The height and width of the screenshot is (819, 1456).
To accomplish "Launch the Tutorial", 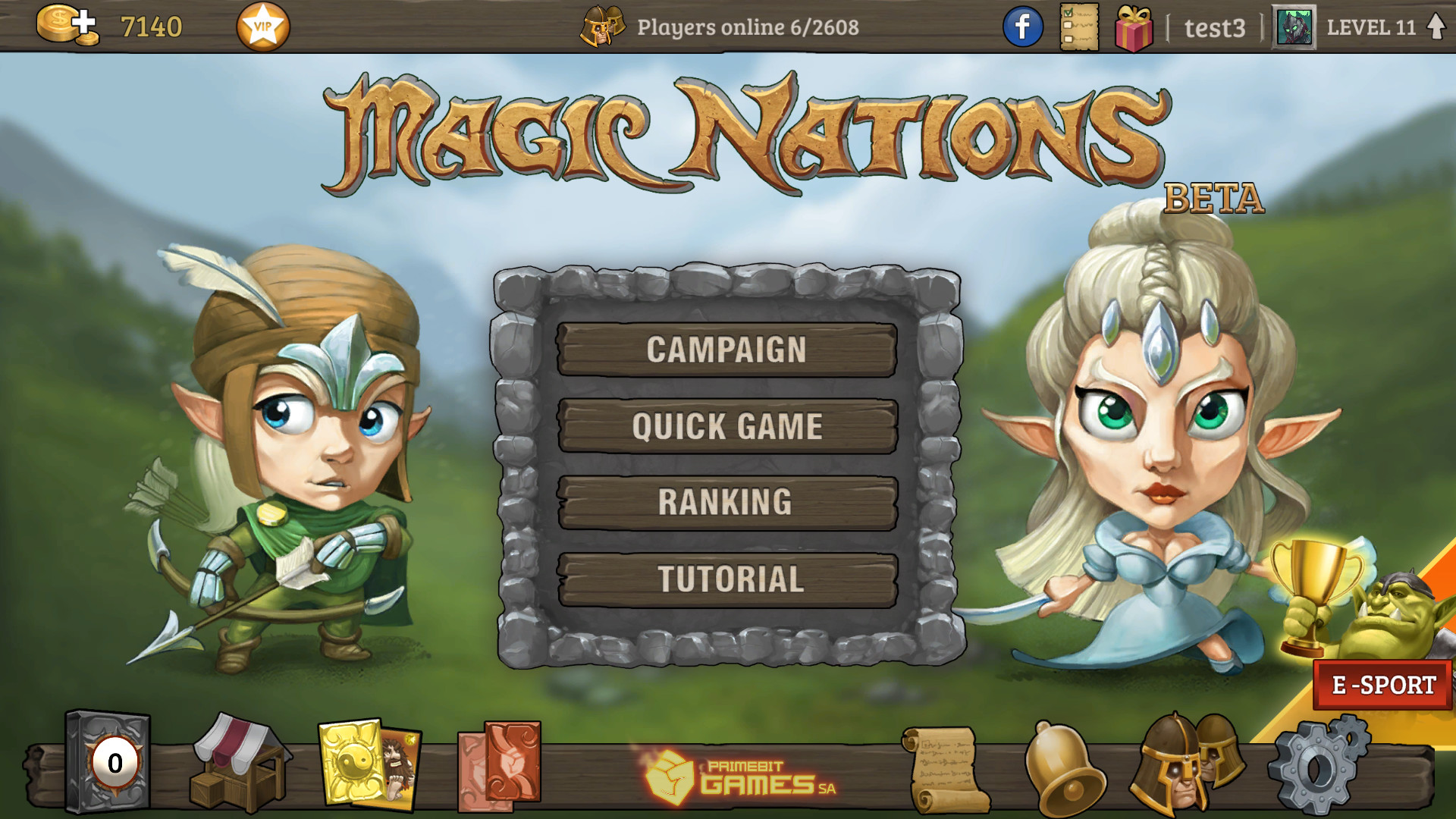I will [726, 579].
